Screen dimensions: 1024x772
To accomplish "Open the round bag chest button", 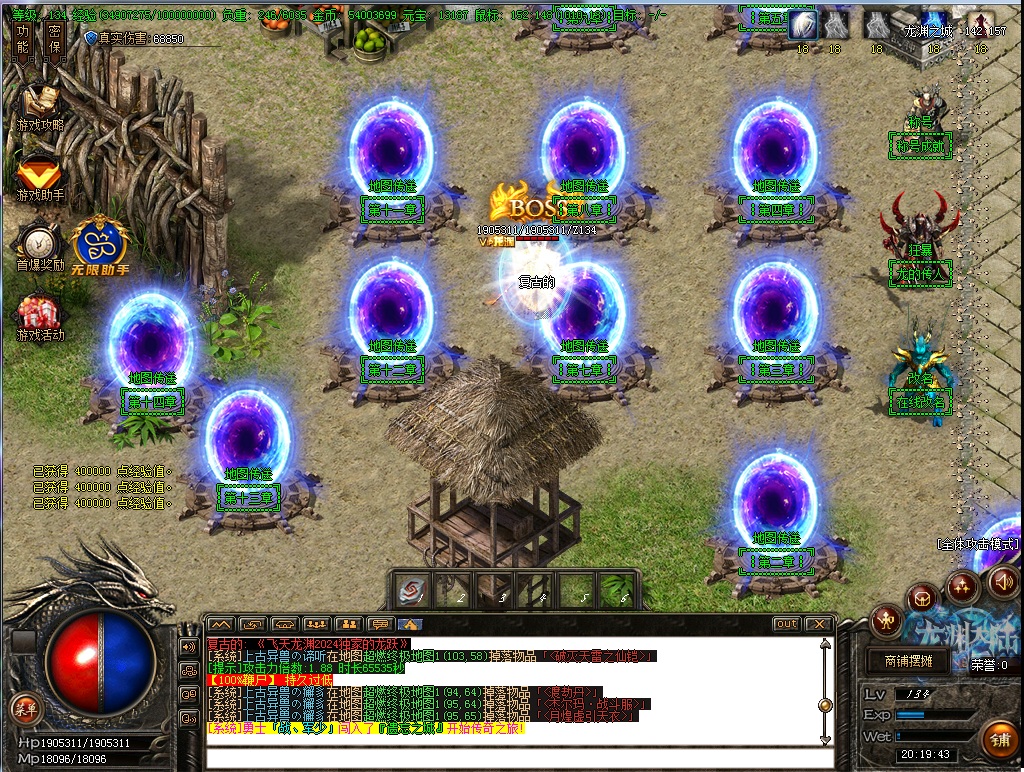I will pos(923,599).
